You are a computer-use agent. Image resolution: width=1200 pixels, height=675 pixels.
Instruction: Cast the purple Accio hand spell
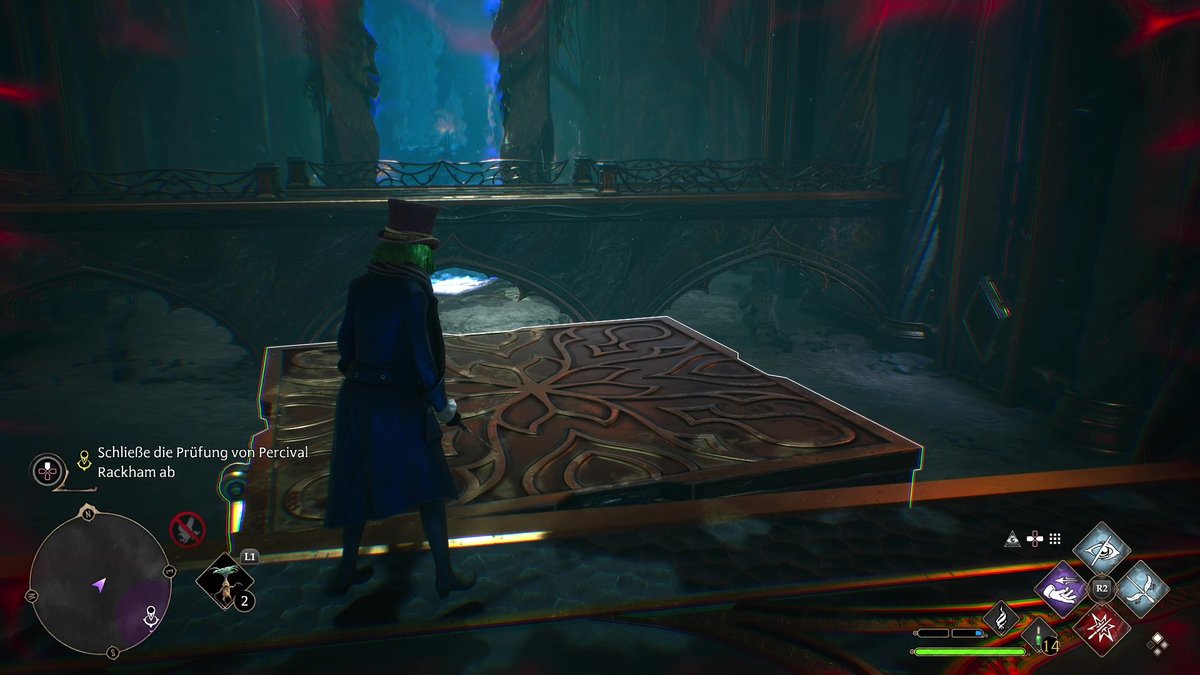1061,588
